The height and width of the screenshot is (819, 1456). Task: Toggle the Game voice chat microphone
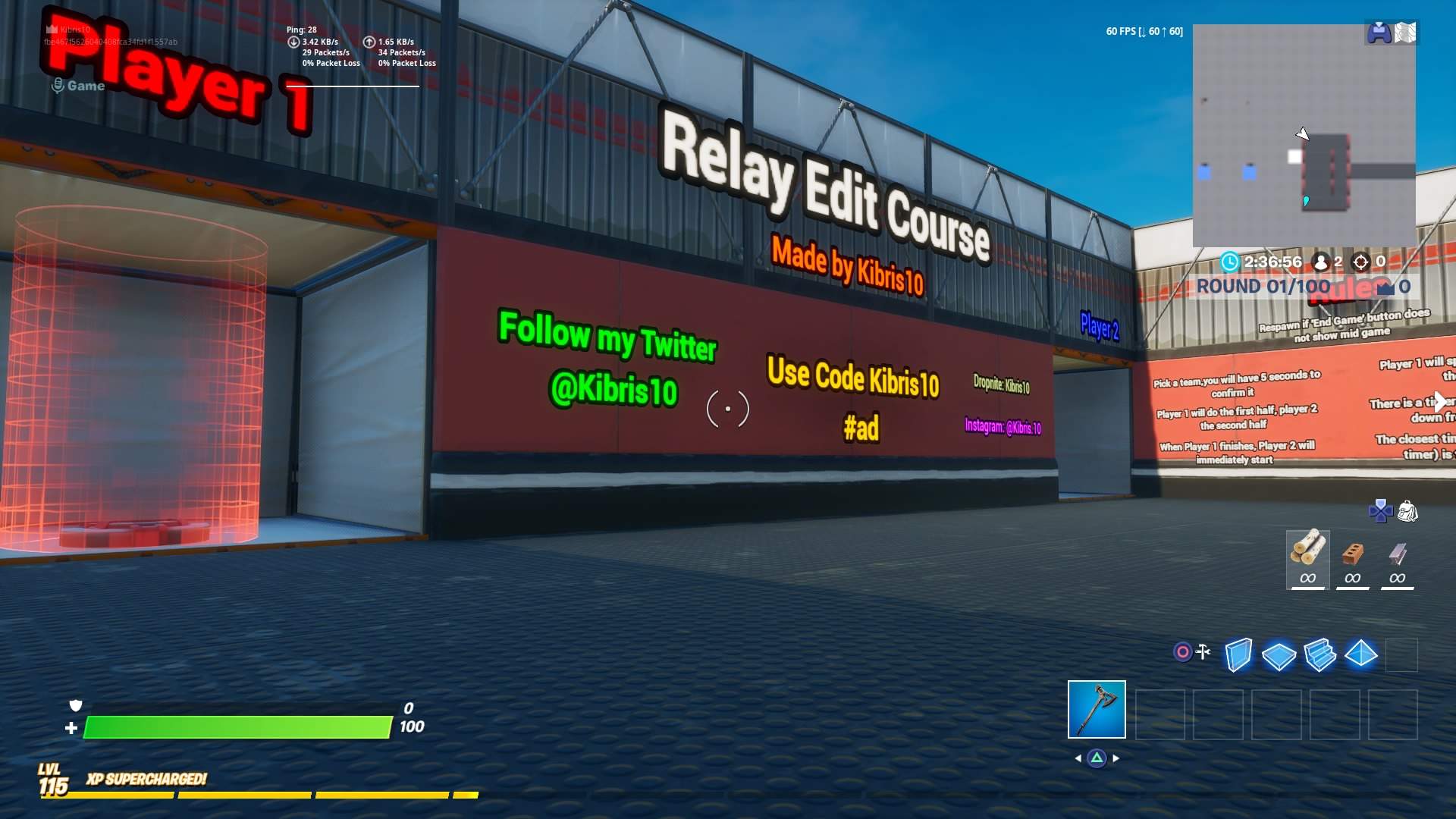click(58, 85)
